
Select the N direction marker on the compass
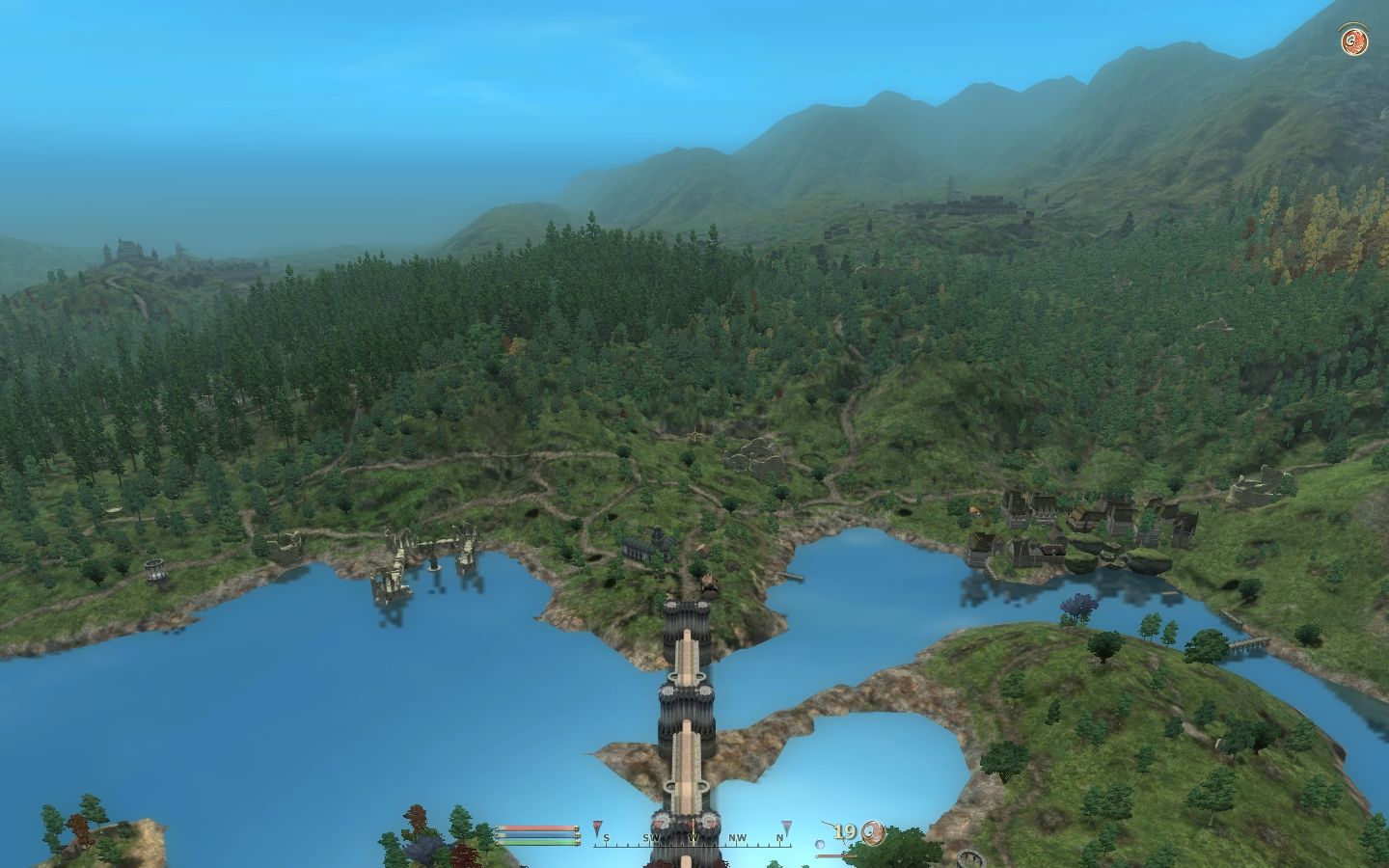pos(779,839)
